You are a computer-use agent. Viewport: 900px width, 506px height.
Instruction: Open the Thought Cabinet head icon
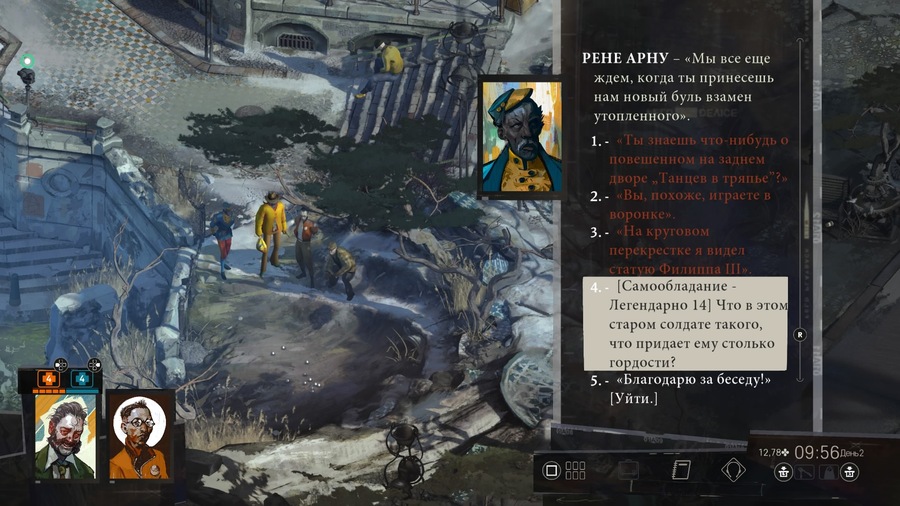(x=735, y=470)
